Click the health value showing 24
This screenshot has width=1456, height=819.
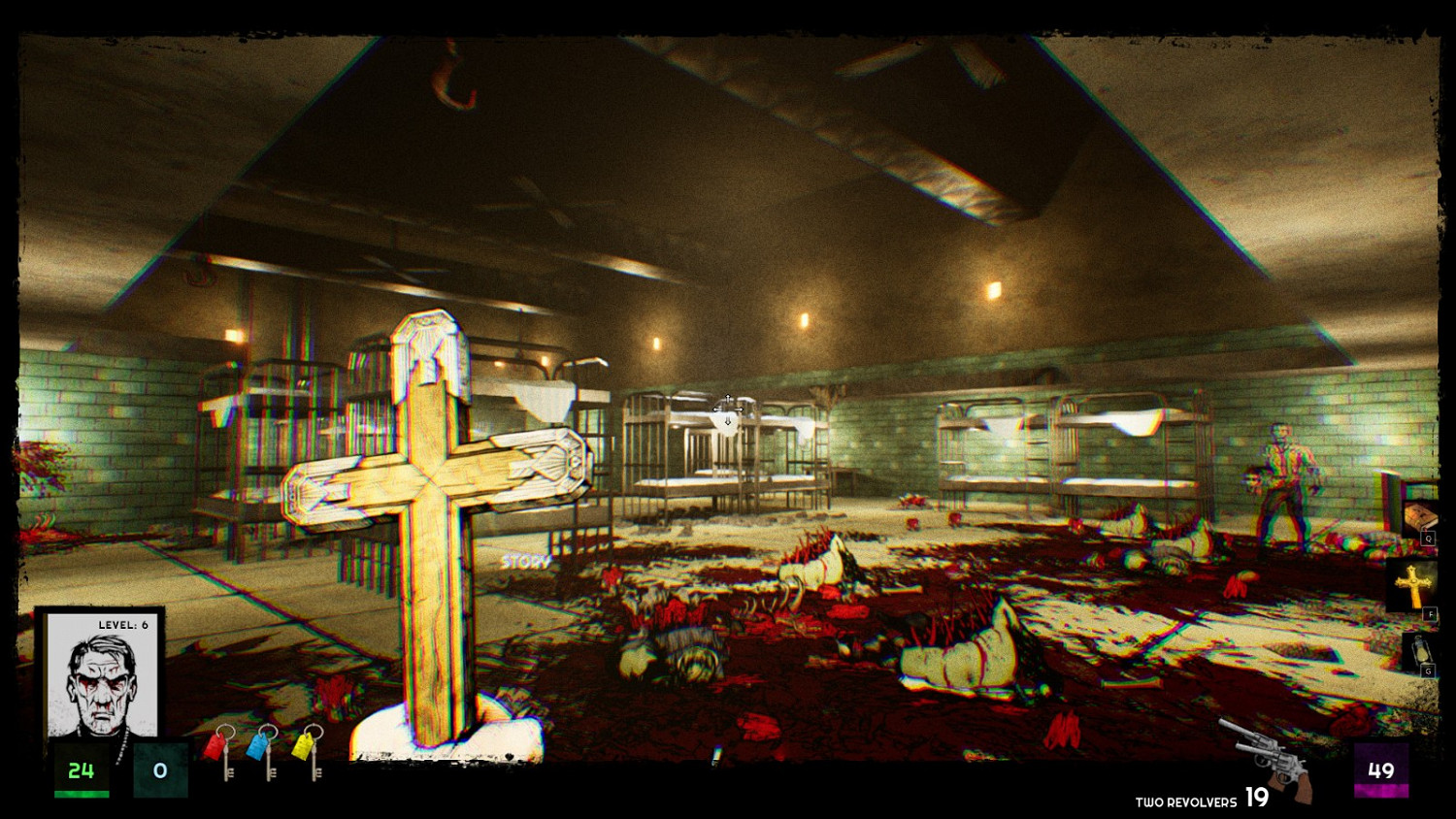[x=83, y=771]
